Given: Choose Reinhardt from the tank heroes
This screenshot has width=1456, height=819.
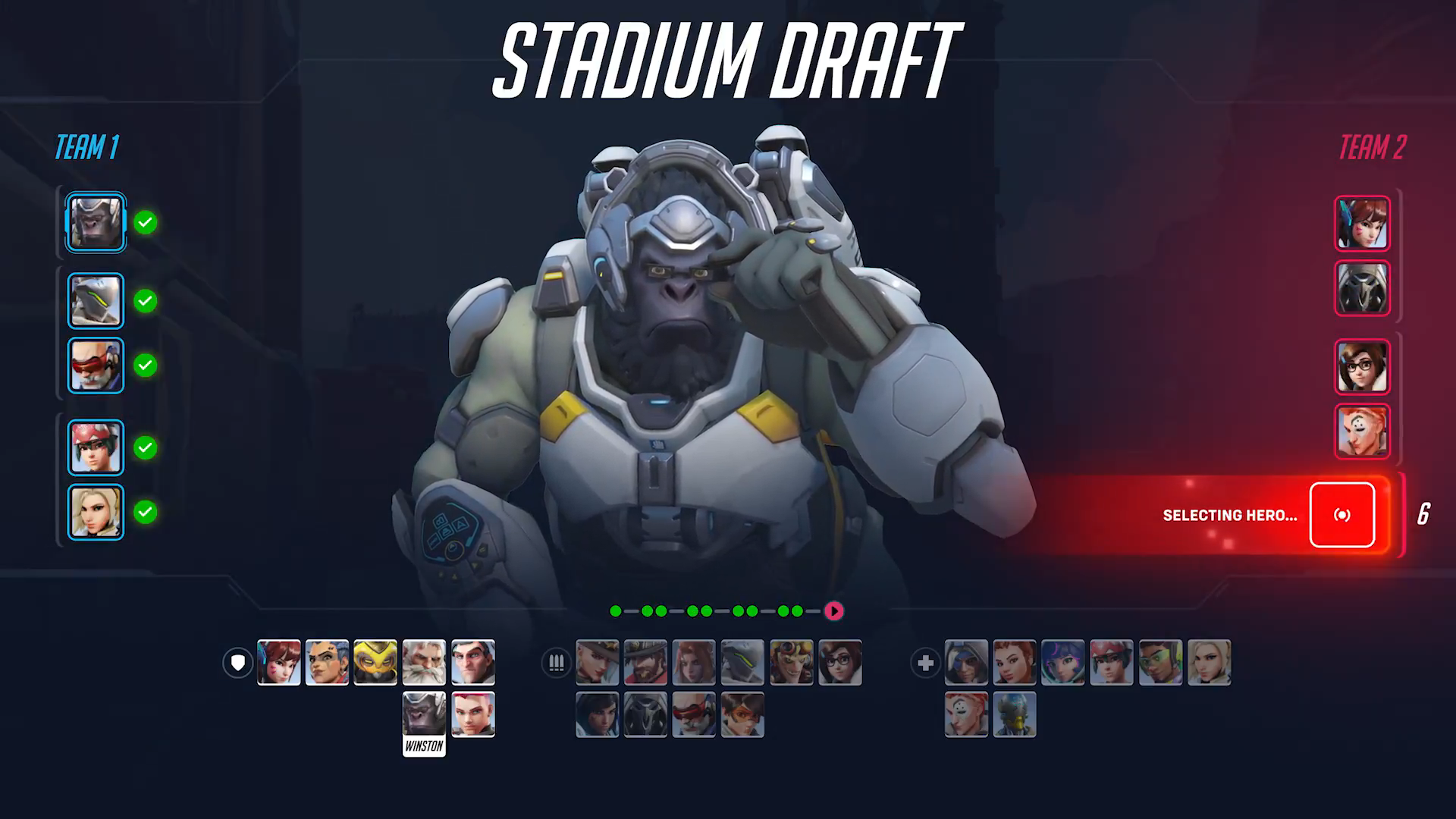Looking at the screenshot, I should (424, 663).
